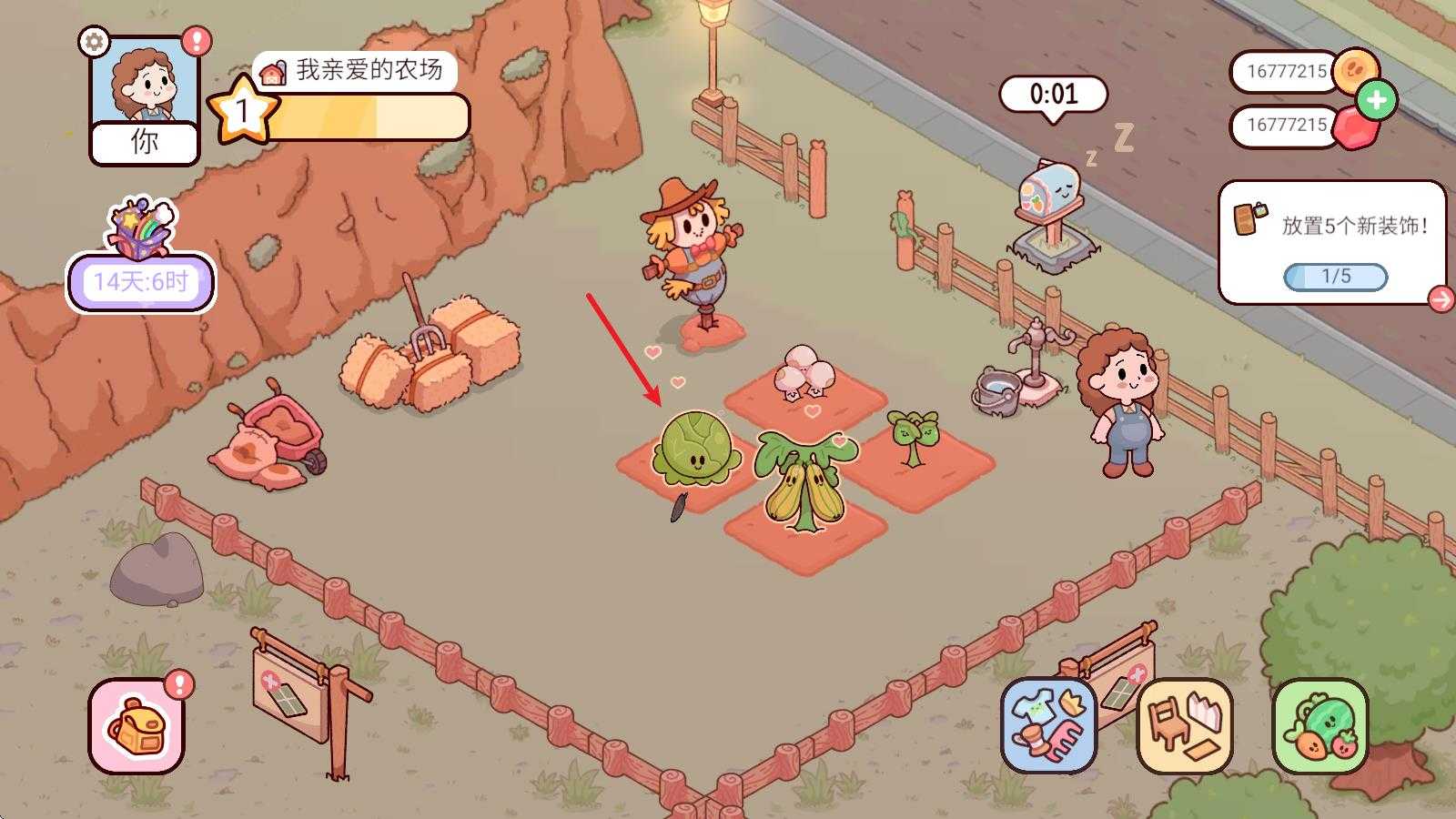Select the level 1 star badge
The height and width of the screenshot is (819, 1456).
point(242,109)
